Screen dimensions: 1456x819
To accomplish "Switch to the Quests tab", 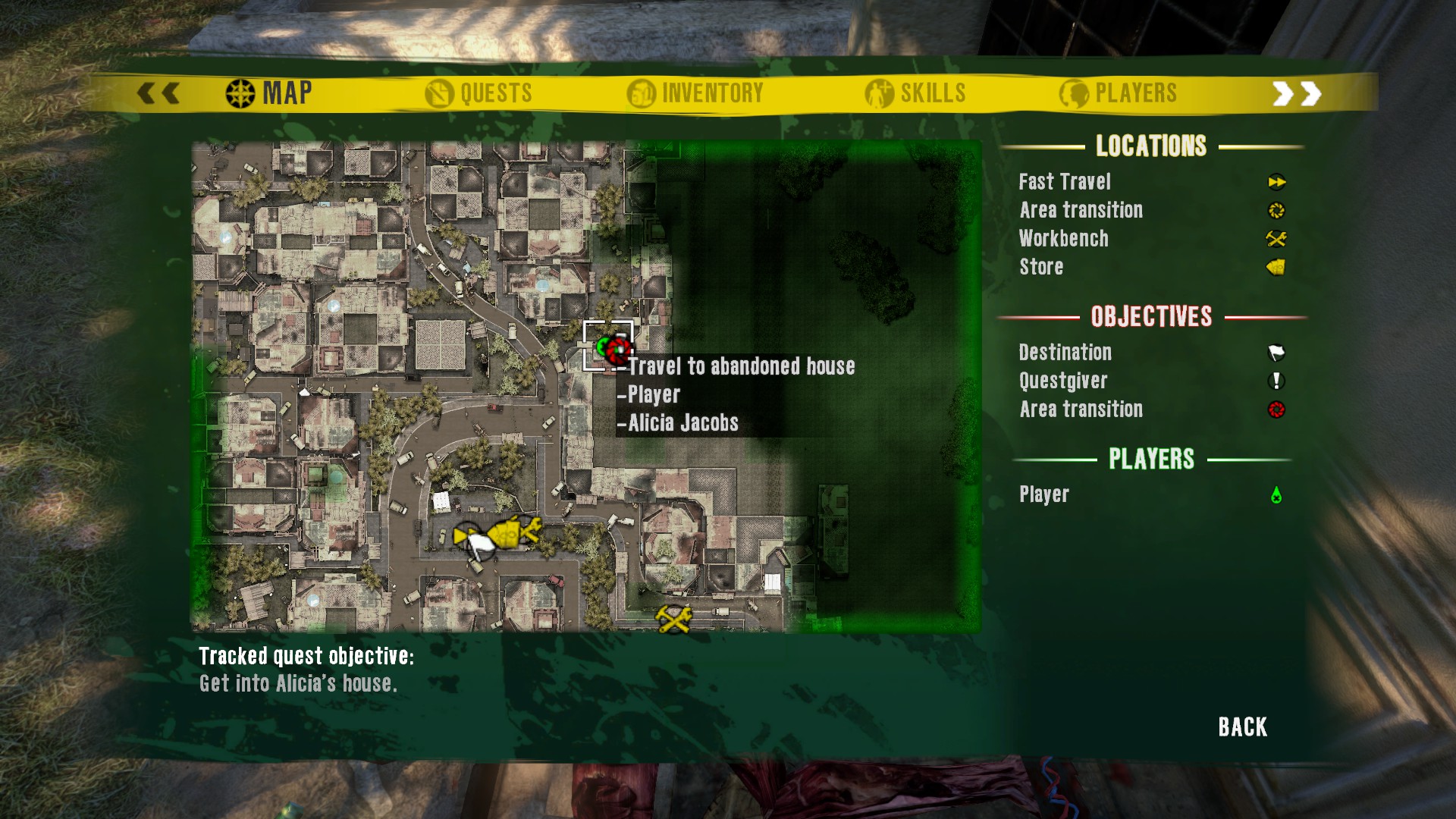I will 479,93.
